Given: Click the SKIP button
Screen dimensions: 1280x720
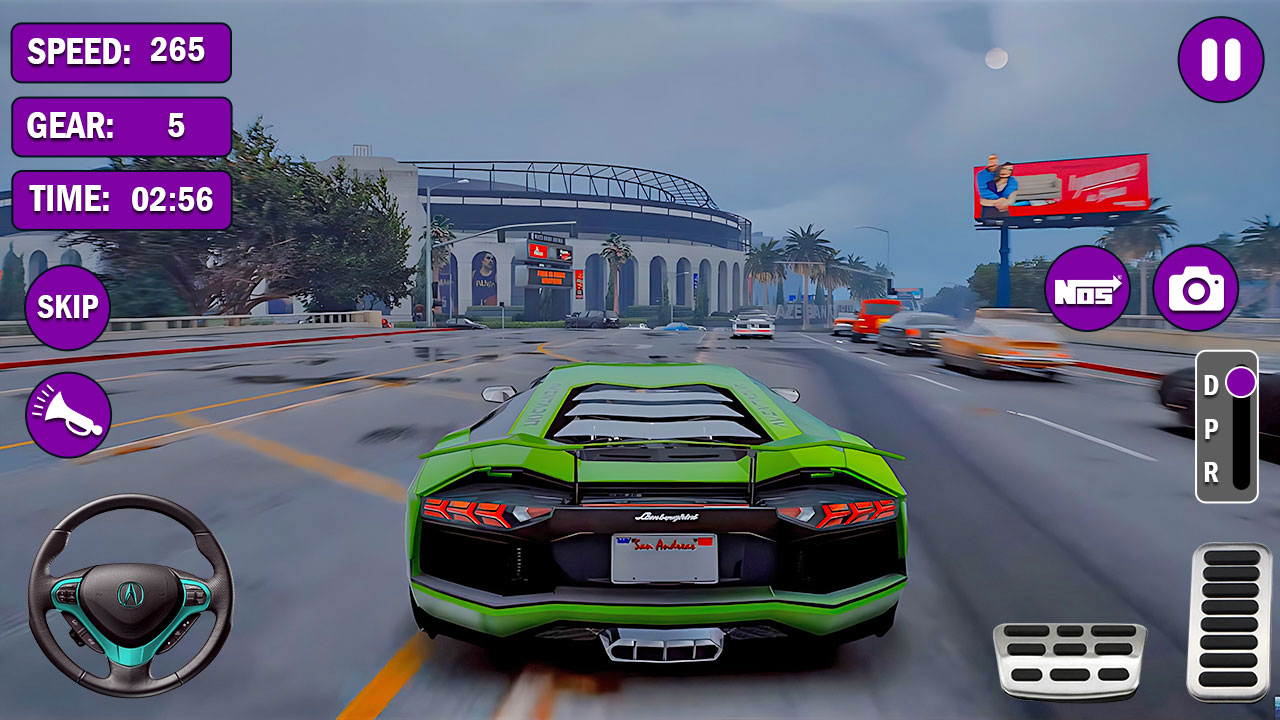Looking at the screenshot, I should pyautogui.click(x=66, y=306).
